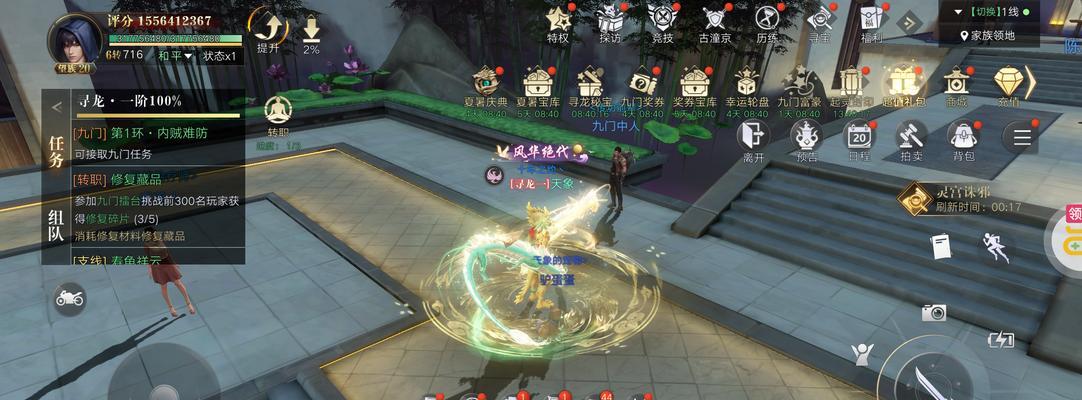Open the three-line hamburger menu

pyautogui.click(x=1021, y=136)
